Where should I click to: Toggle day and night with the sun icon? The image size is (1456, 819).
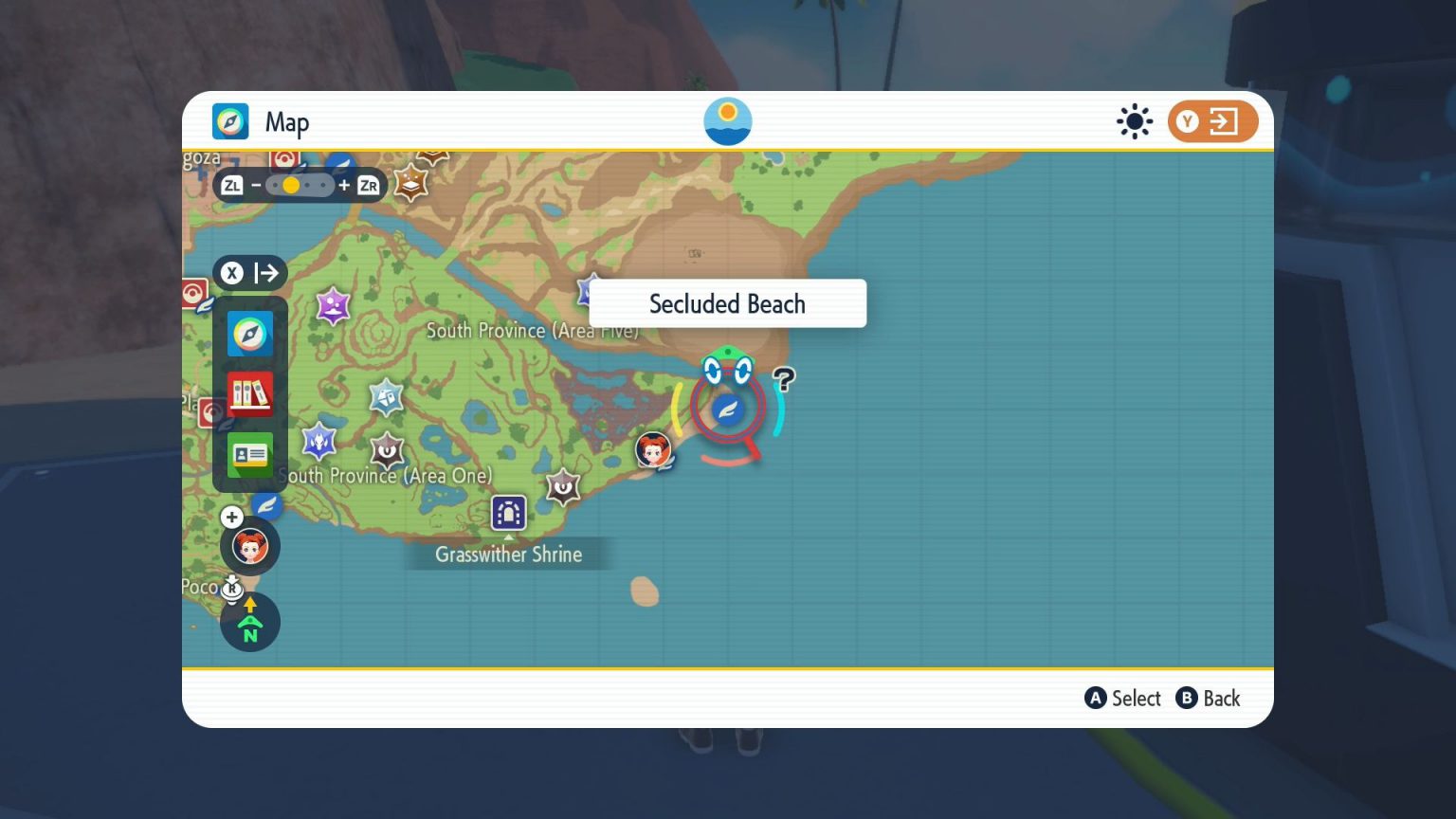[x=1135, y=121]
